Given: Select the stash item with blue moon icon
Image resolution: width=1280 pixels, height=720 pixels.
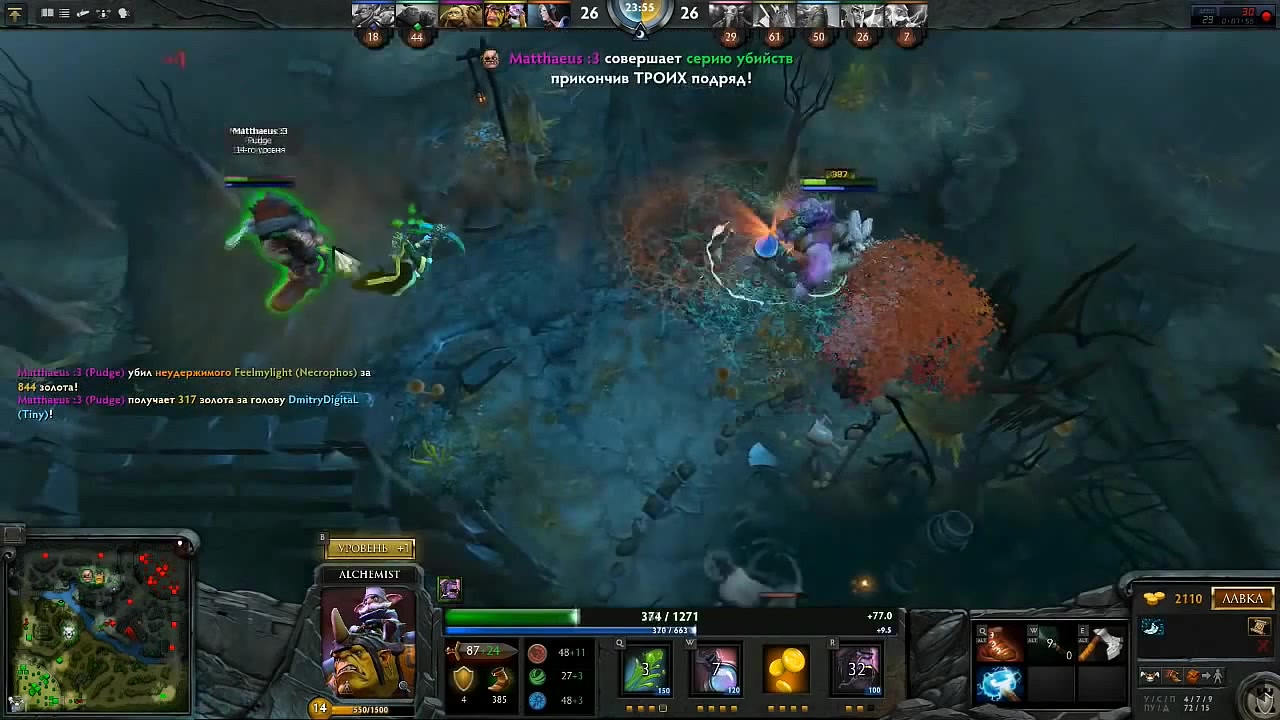Looking at the screenshot, I should (1152, 627).
